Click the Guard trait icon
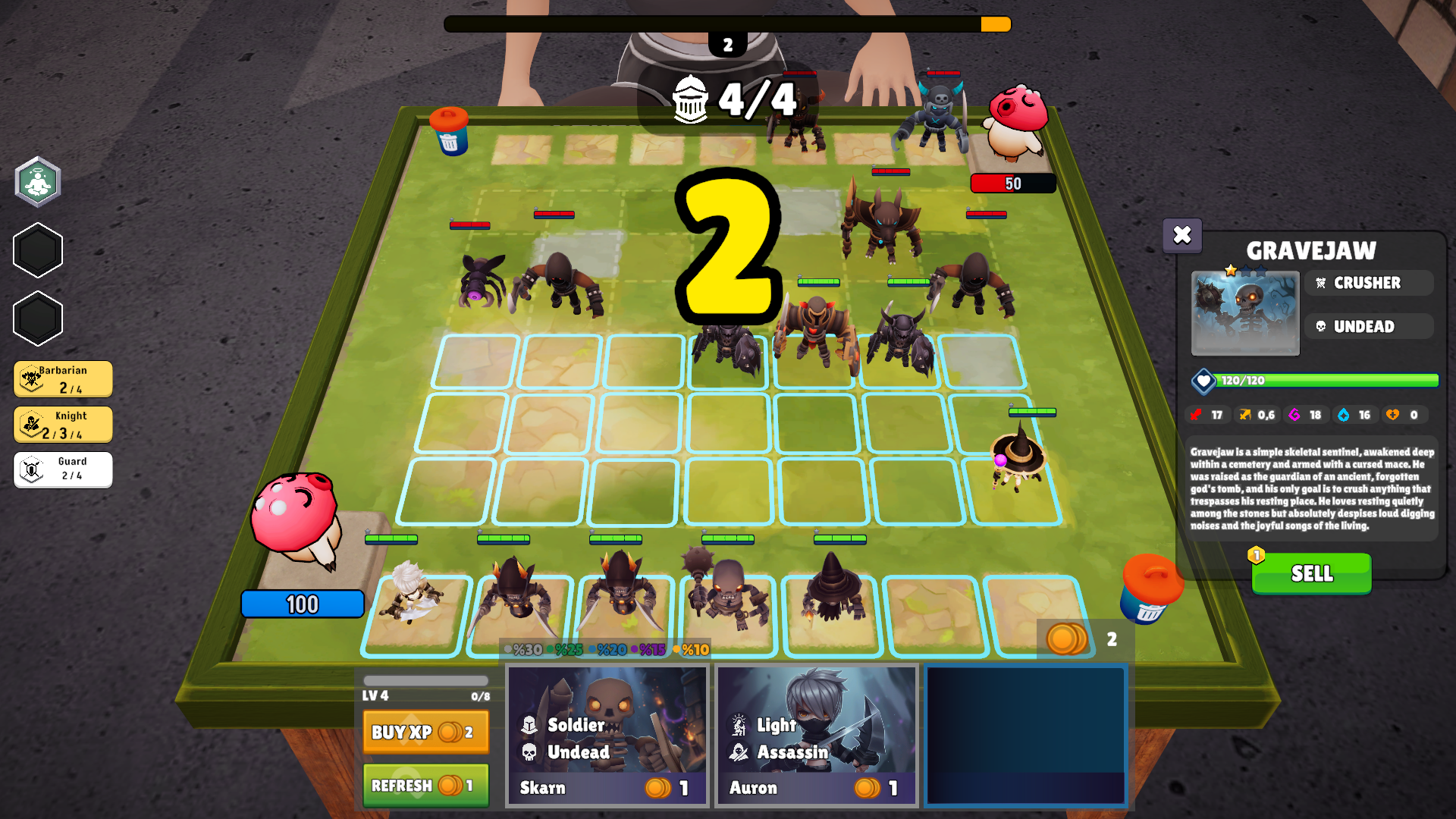The width and height of the screenshot is (1456, 819). pyautogui.click(x=30, y=469)
